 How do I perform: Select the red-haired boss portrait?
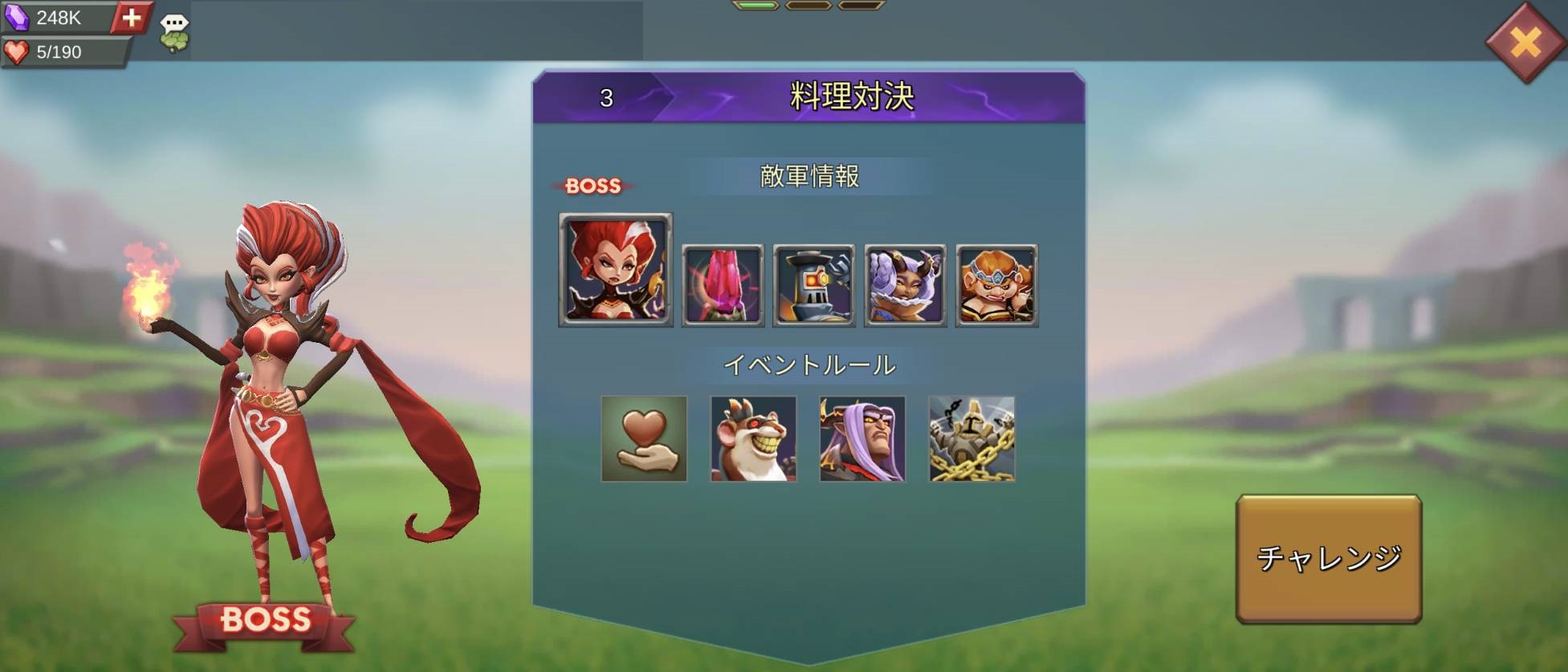point(615,270)
